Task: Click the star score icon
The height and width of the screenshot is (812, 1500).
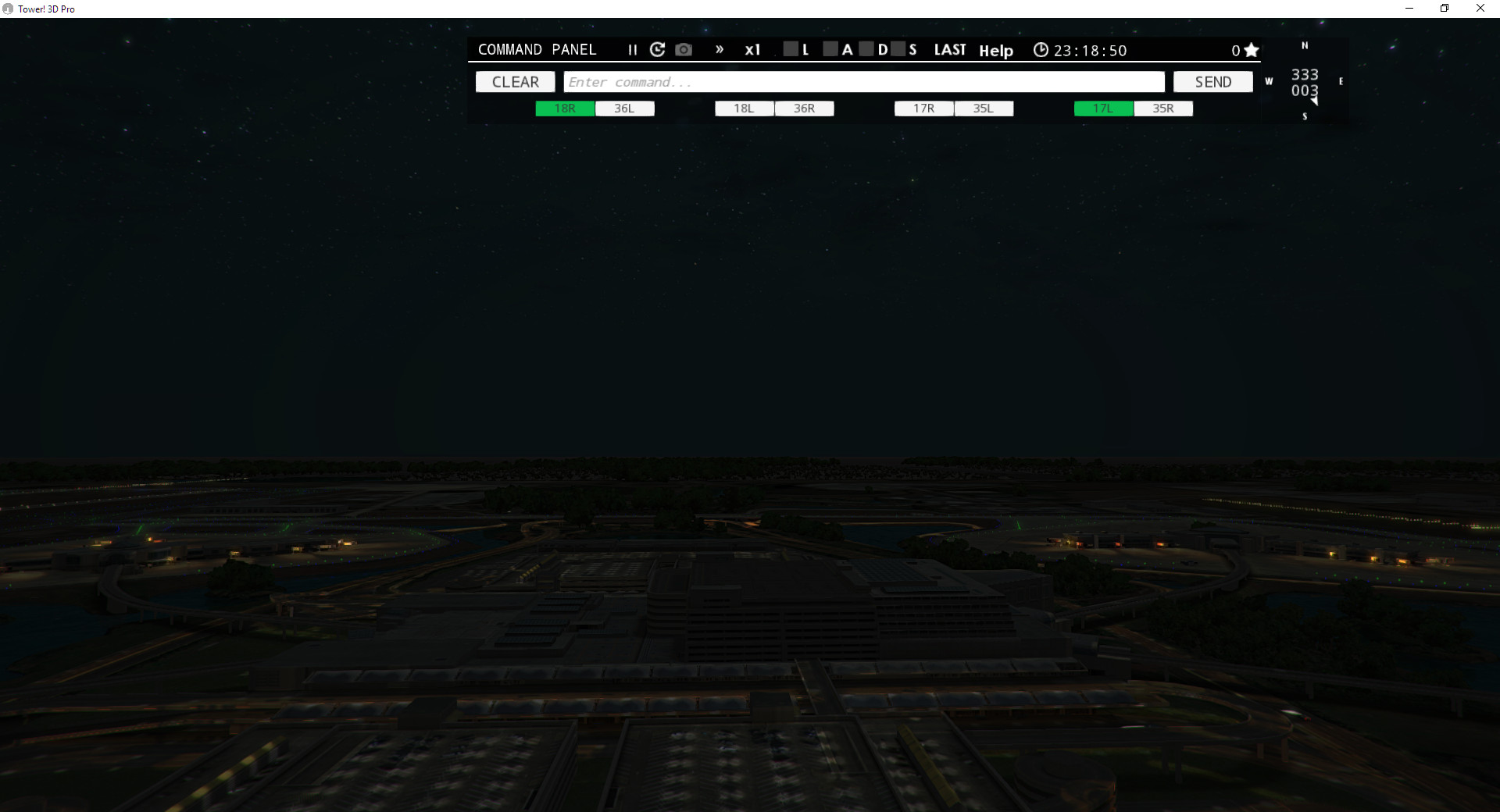Action: [1252, 49]
